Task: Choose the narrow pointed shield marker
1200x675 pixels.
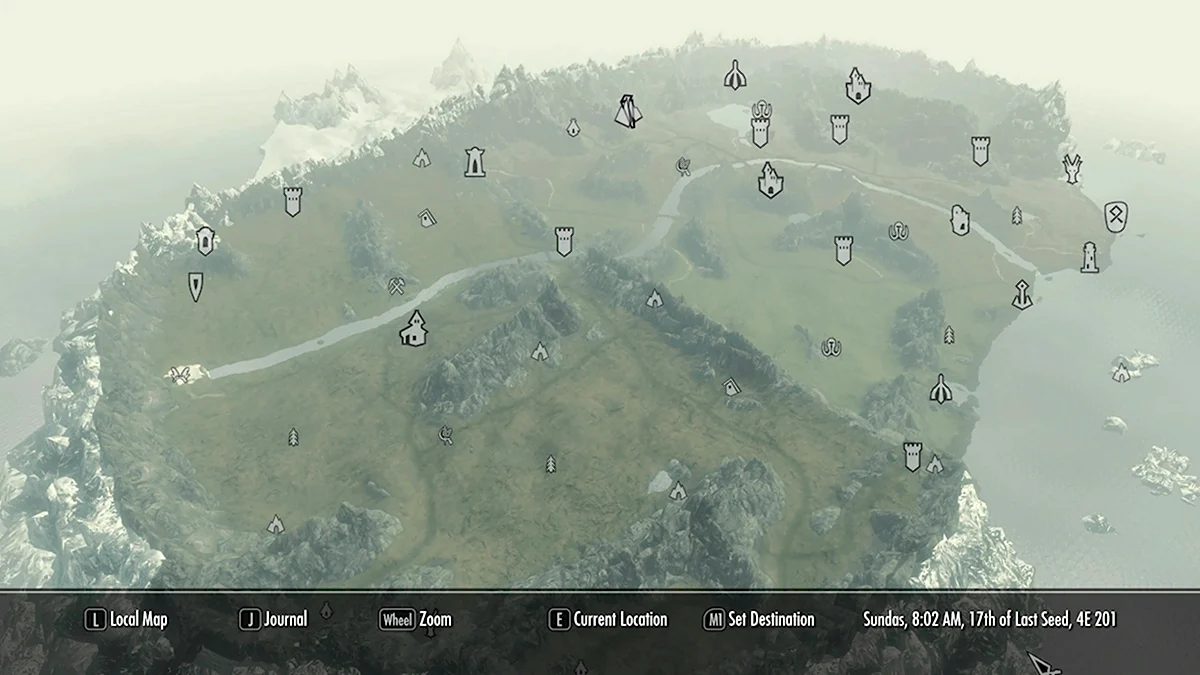Action: 195,286
